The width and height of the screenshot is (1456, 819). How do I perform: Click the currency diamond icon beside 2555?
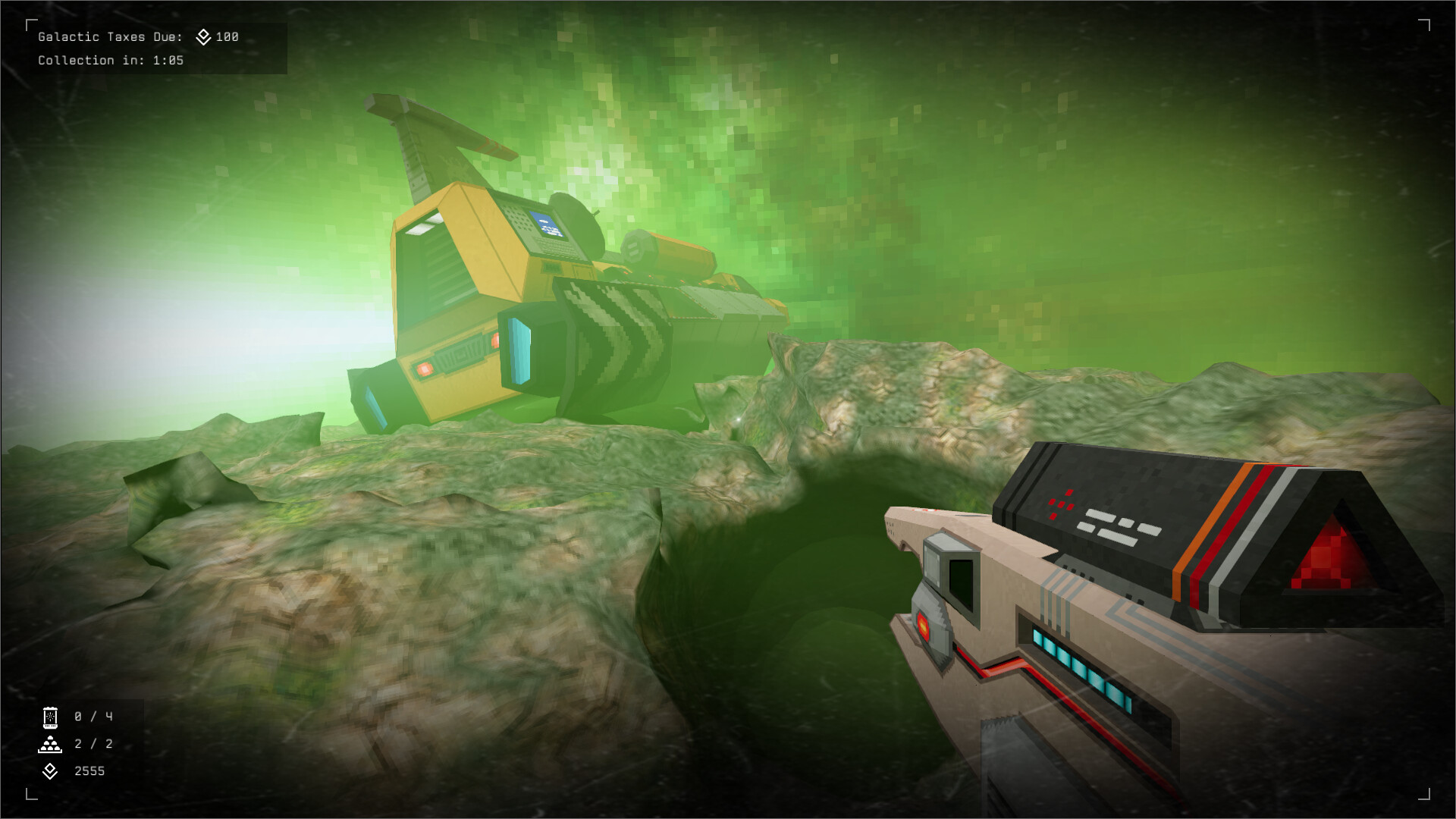click(x=49, y=772)
